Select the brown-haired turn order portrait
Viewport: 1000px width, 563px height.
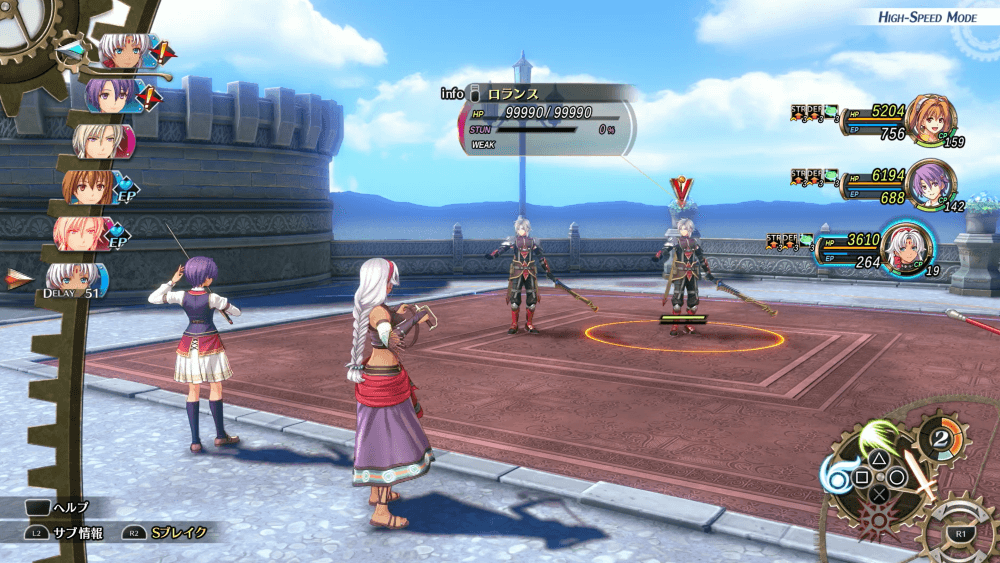coord(90,187)
